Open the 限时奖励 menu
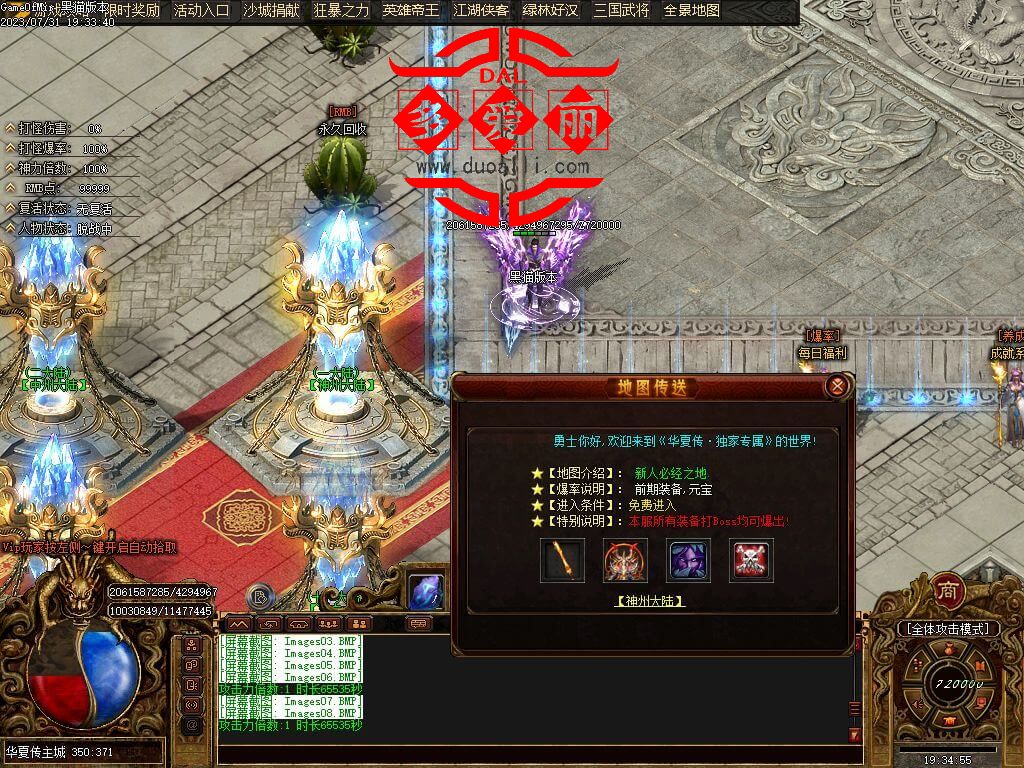The width and height of the screenshot is (1024, 768). [x=131, y=11]
